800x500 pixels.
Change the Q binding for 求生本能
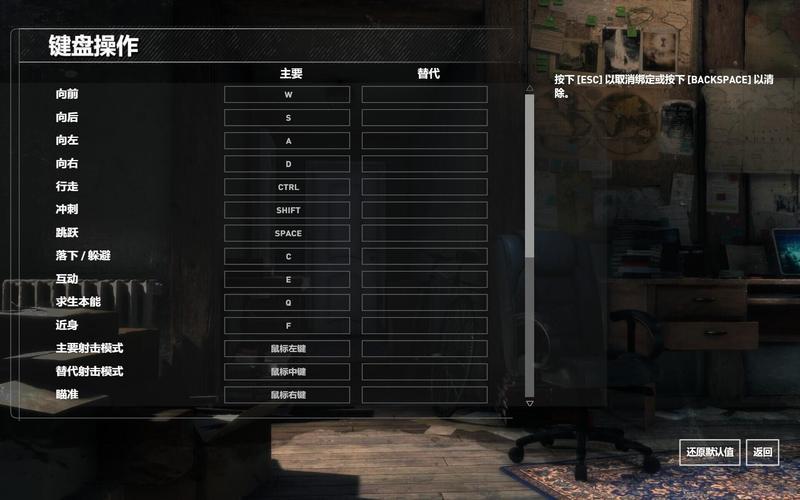tap(287, 302)
